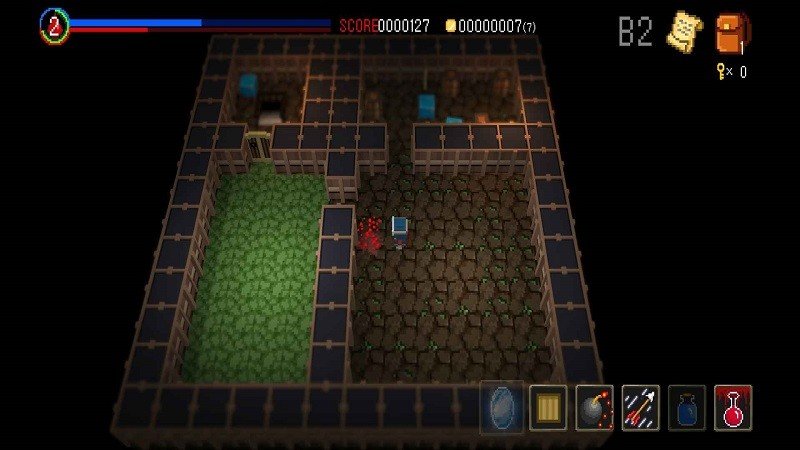
Task: Select the bomb item slot
Action: (x=595, y=407)
